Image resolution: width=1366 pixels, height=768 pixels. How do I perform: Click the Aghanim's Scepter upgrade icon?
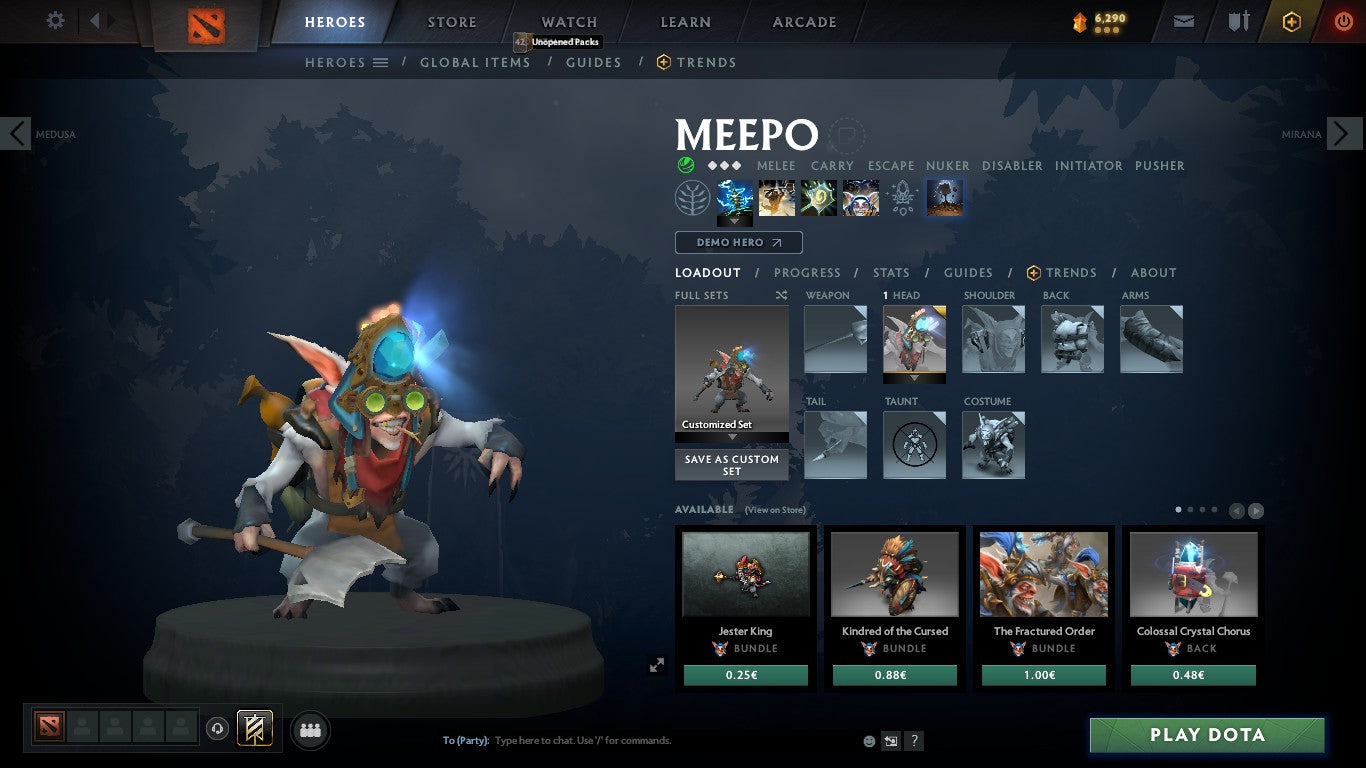point(902,197)
